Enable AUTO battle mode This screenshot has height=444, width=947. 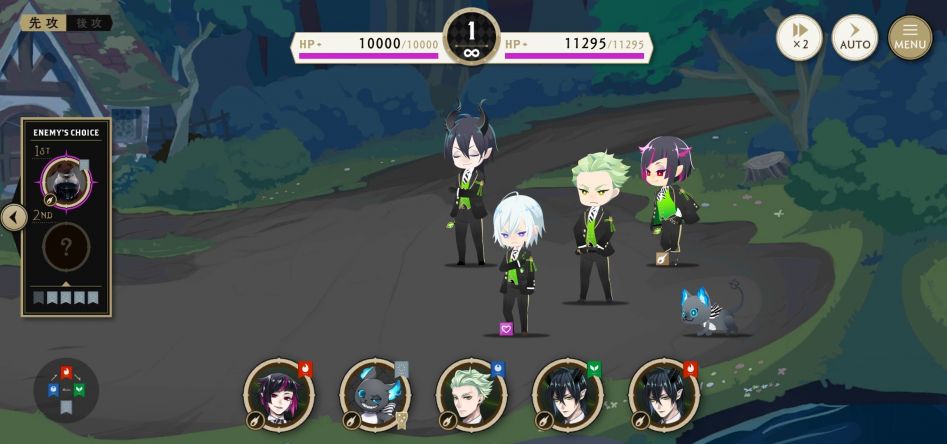point(854,37)
